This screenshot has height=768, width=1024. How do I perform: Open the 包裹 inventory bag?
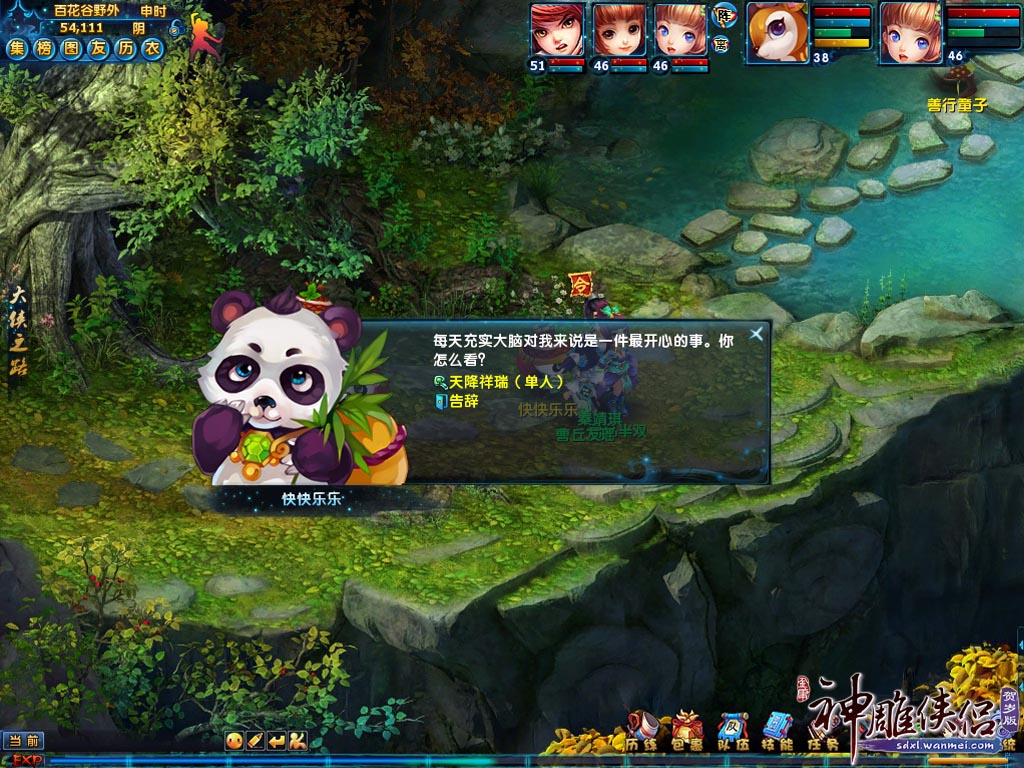pos(687,732)
